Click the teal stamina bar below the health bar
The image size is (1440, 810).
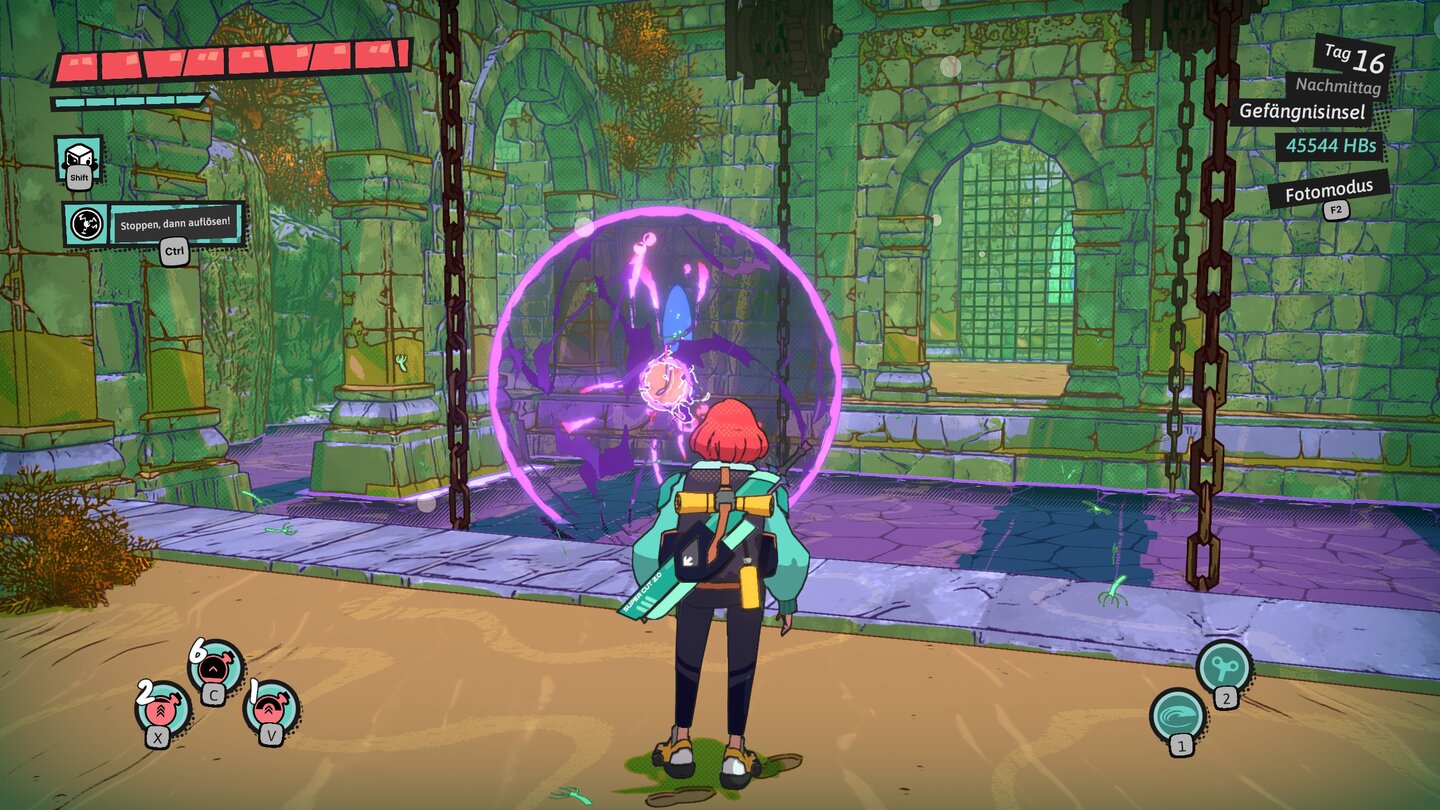click(x=125, y=100)
